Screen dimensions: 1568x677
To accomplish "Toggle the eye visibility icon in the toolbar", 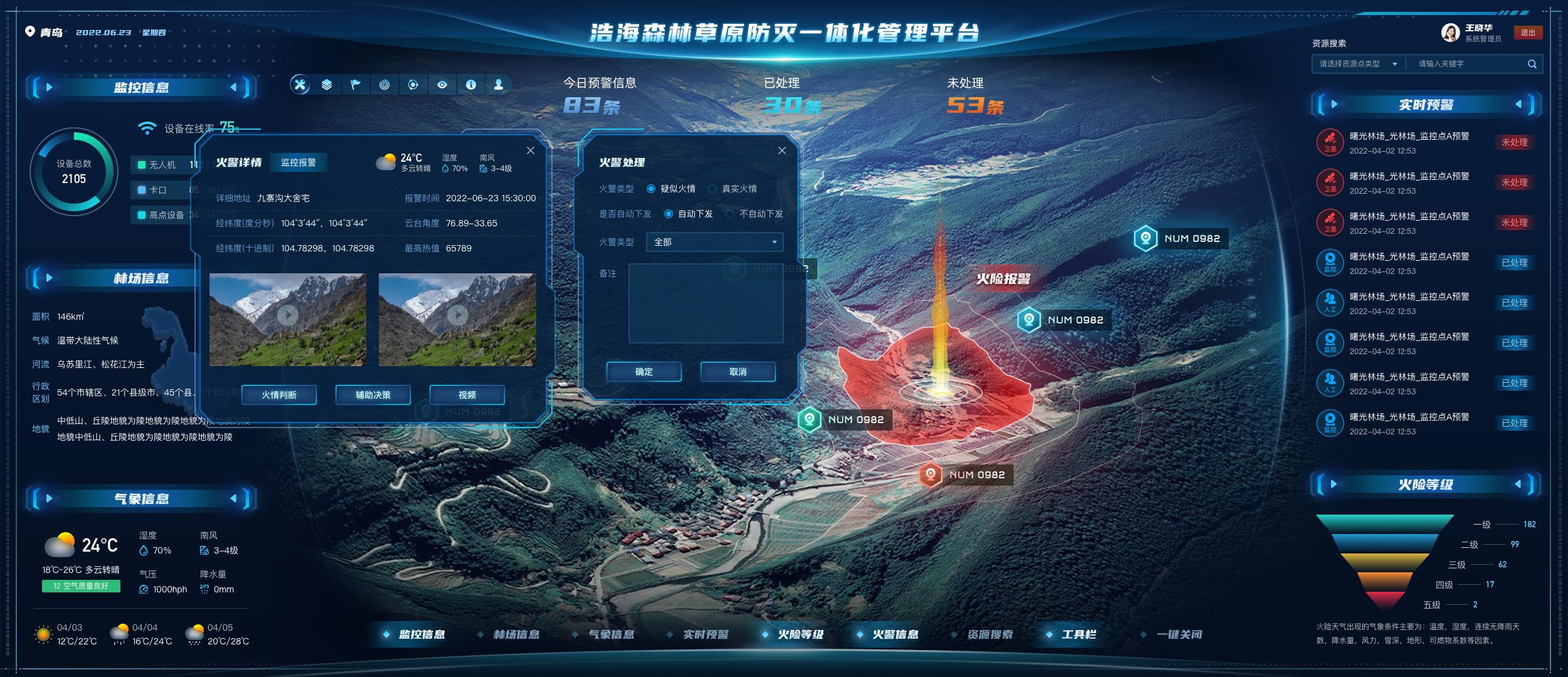I will pyautogui.click(x=441, y=85).
